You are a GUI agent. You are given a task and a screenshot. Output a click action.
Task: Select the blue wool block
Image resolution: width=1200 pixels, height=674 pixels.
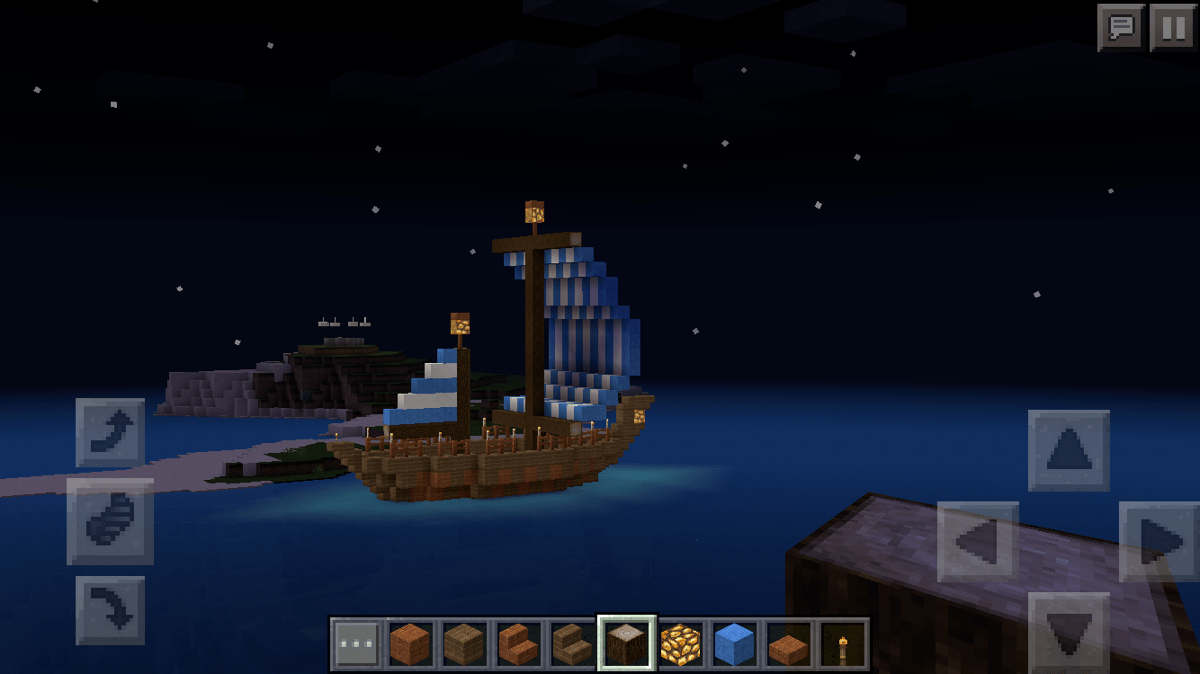click(x=735, y=643)
